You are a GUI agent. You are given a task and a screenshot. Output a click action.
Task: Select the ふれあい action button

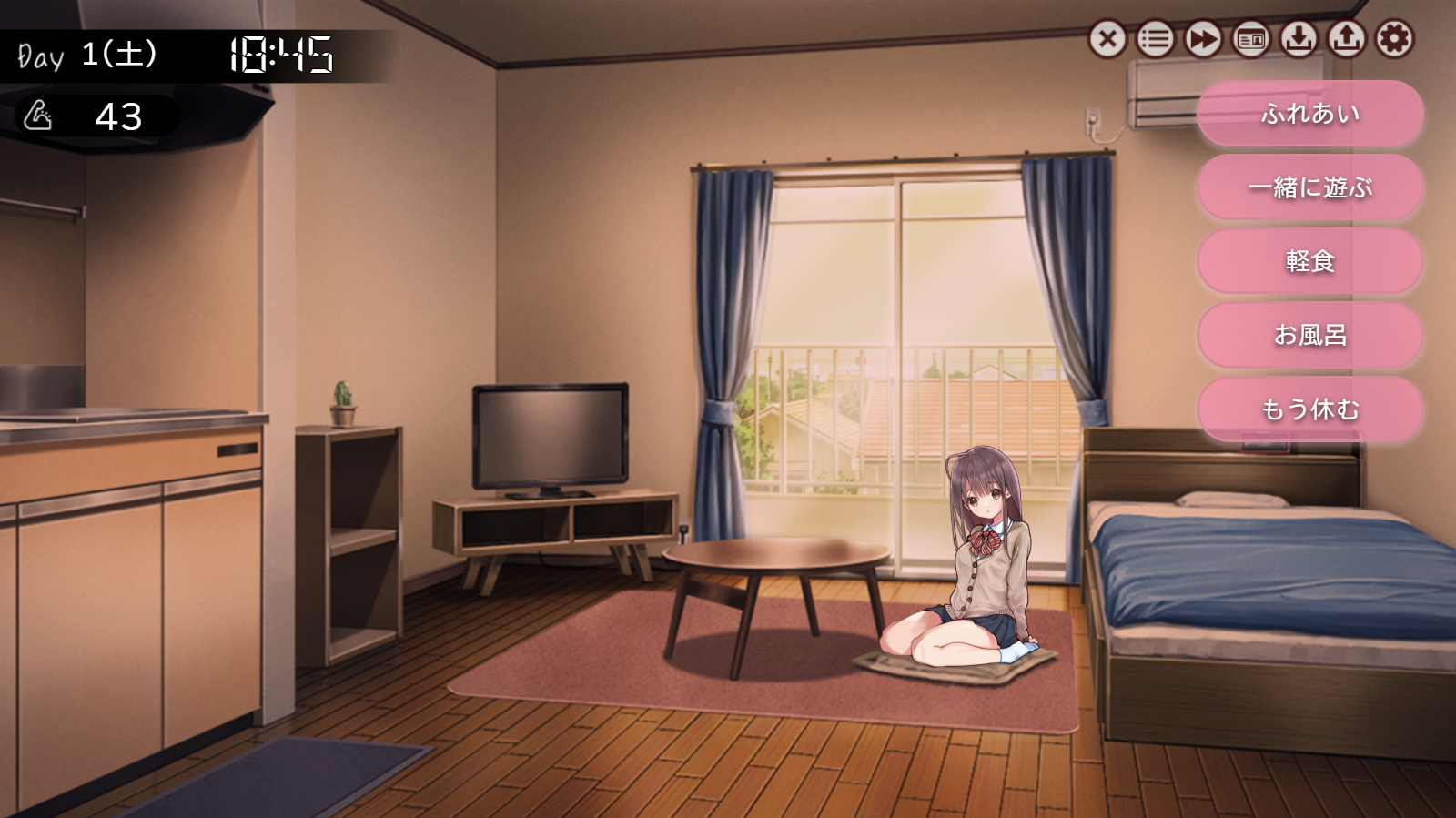[x=1310, y=115]
